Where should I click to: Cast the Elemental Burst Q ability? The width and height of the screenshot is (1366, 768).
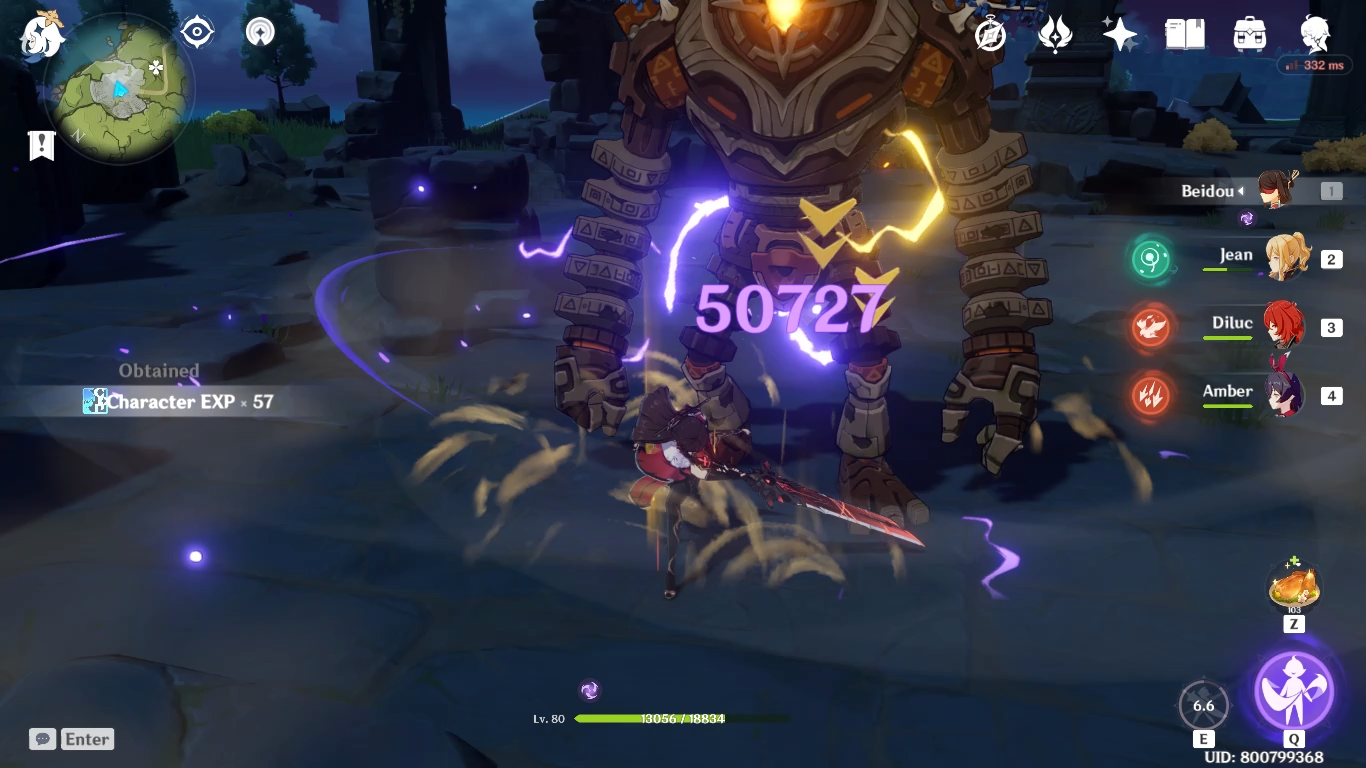(1295, 690)
